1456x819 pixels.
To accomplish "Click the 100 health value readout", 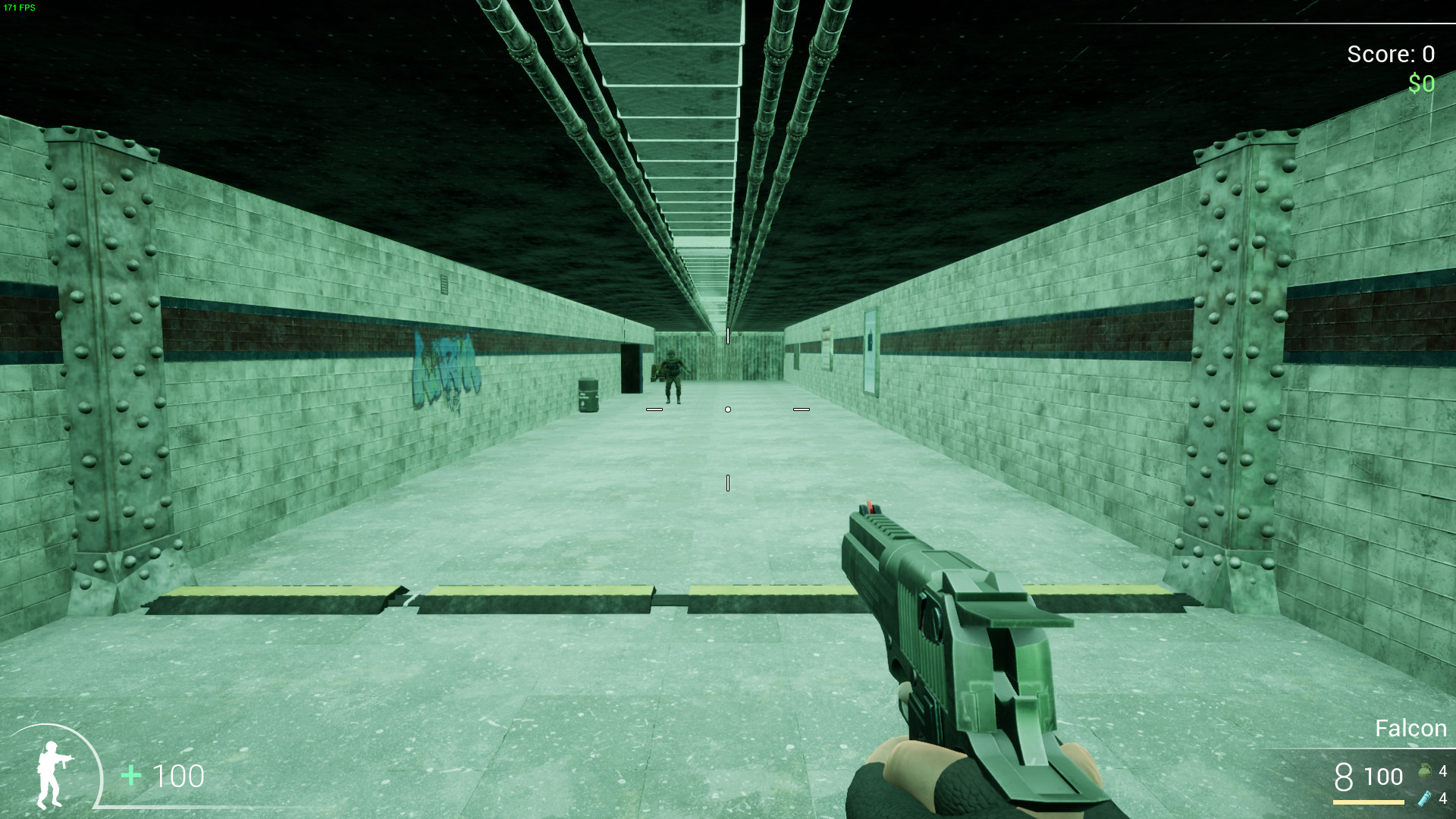I will coord(178,775).
